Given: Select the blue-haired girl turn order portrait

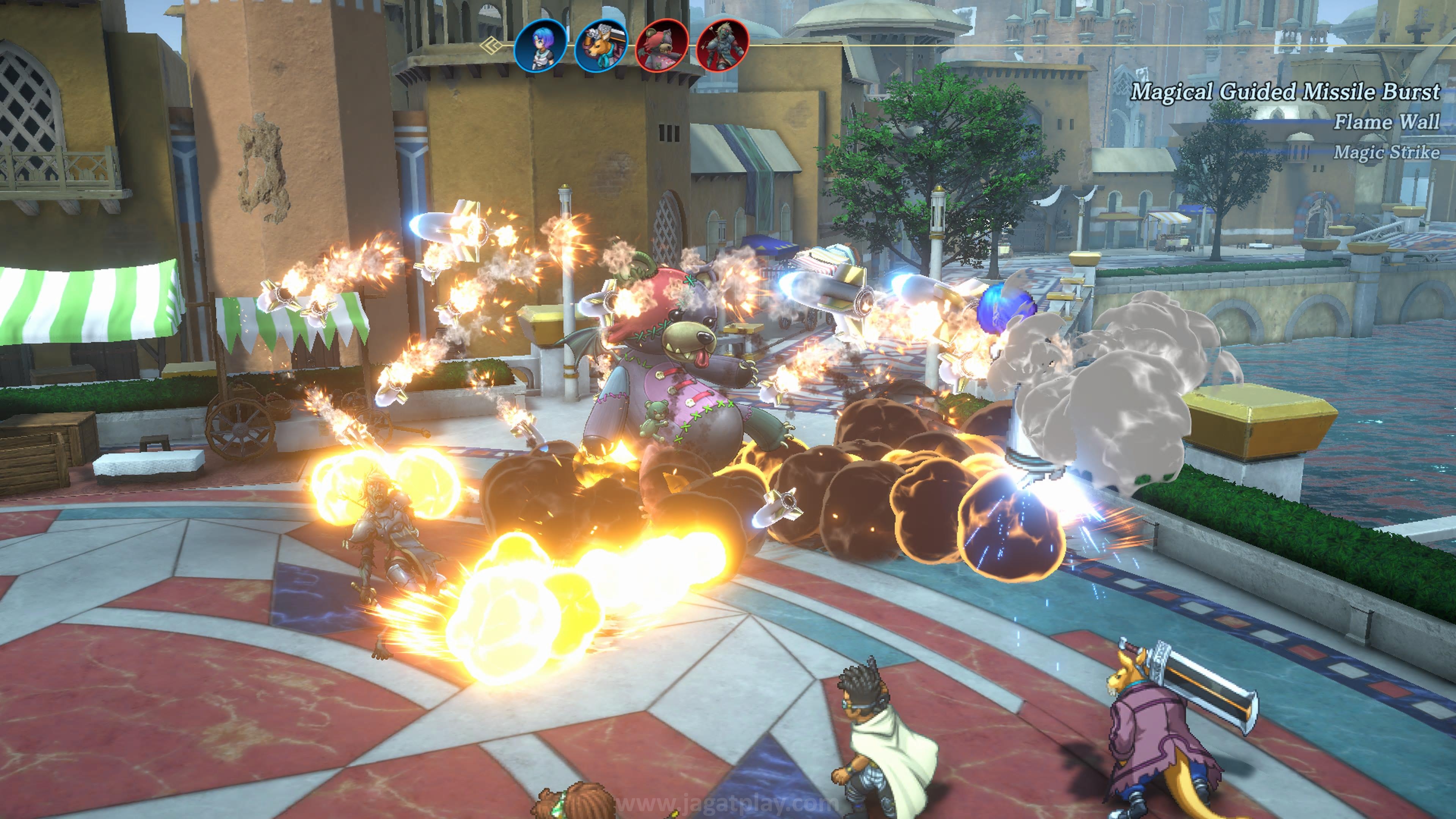Looking at the screenshot, I should (x=540, y=46).
